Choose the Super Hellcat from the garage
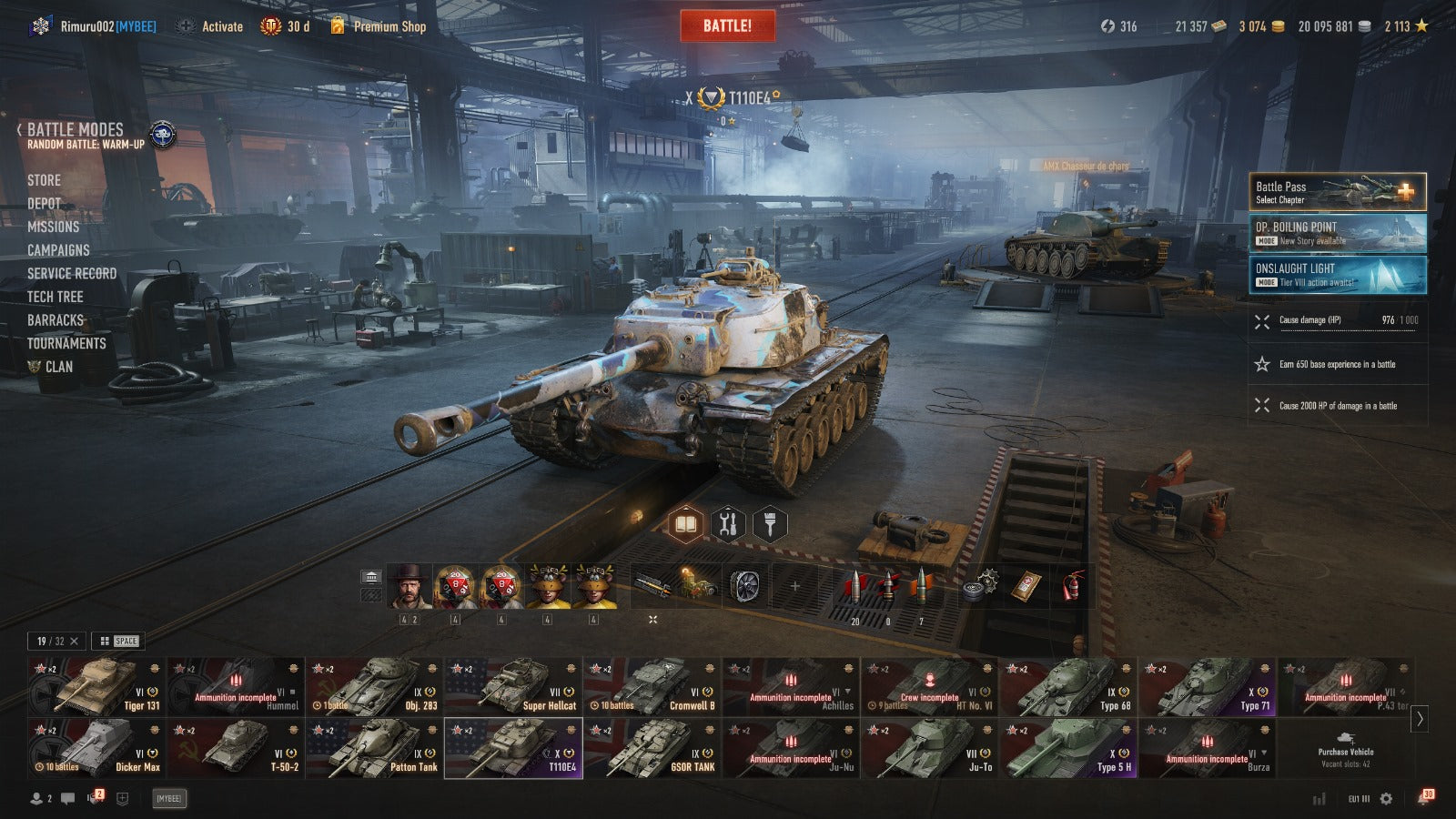 click(x=512, y=686)
